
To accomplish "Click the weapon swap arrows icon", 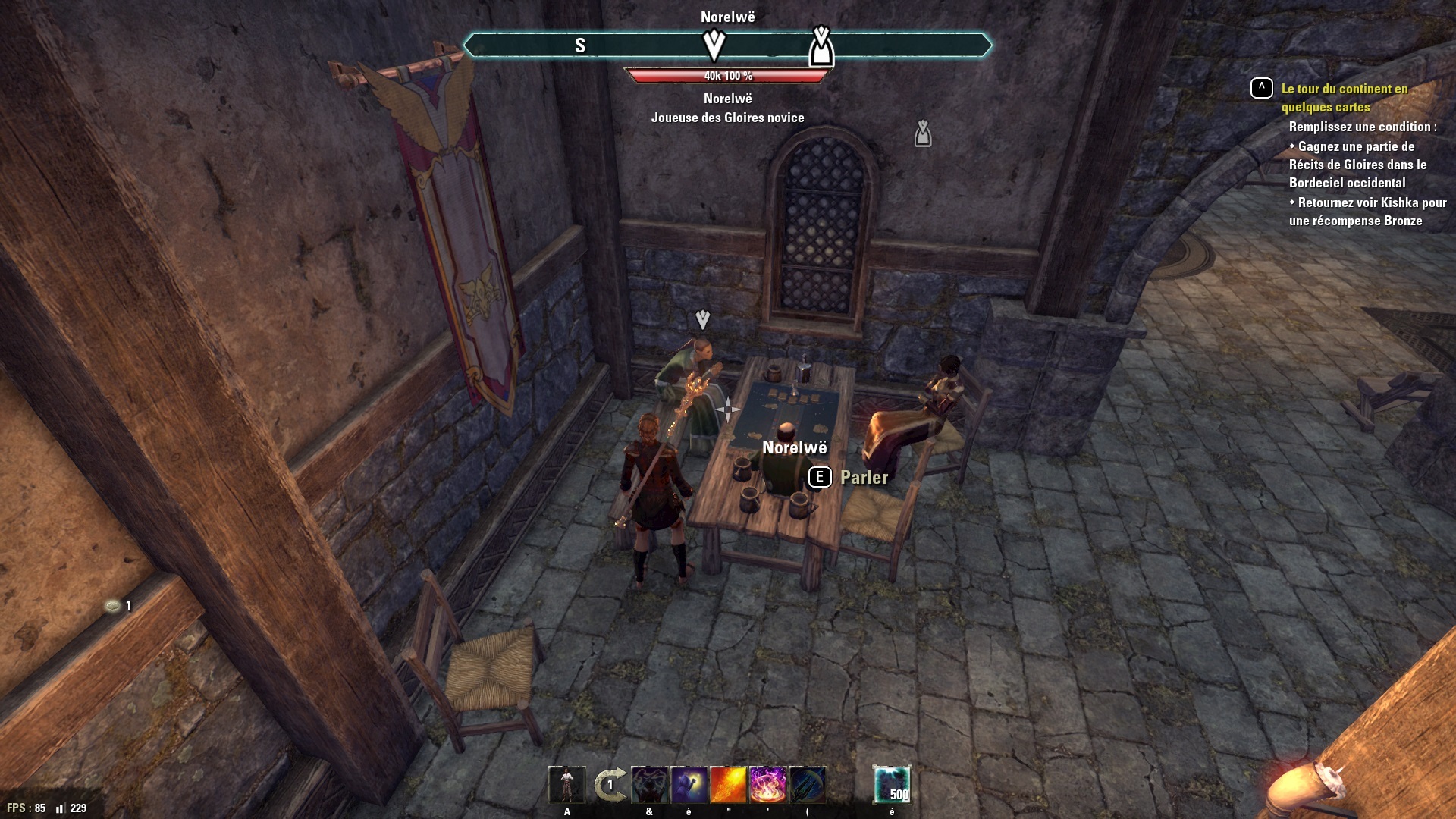I will tap(610, 785).
